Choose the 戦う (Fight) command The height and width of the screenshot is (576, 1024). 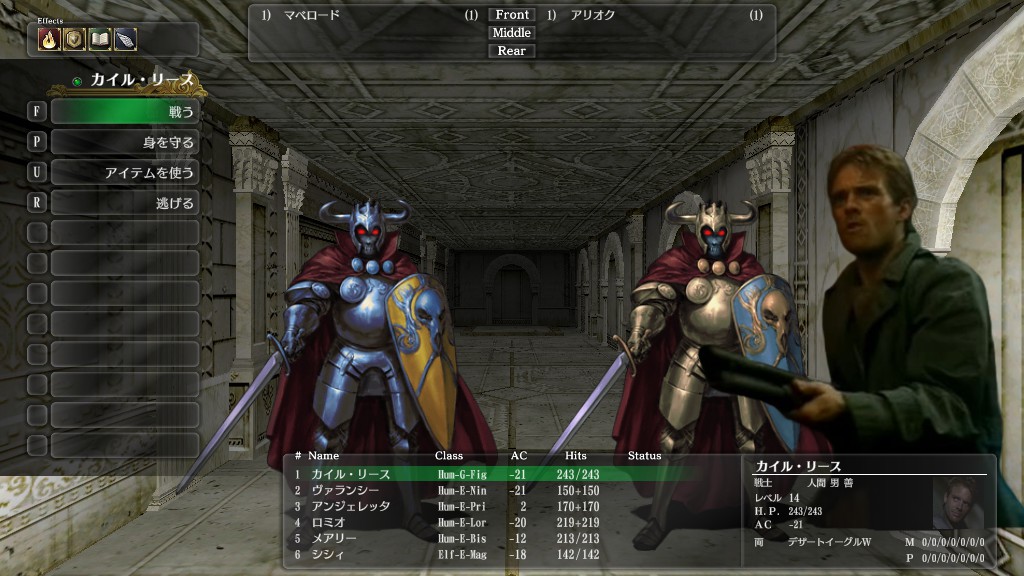pyautogui.click(x=124, y=111)
